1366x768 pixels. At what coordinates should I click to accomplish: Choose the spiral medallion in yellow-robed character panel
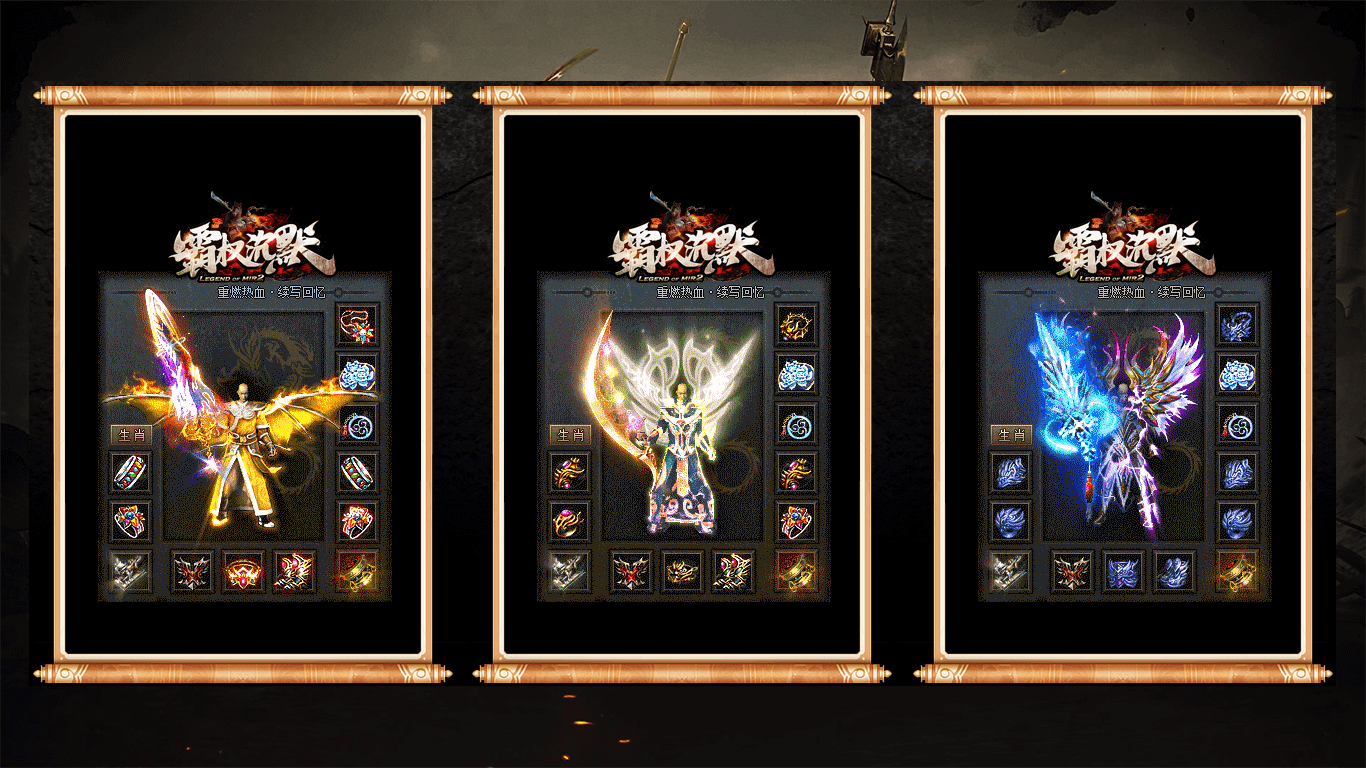(357, 424)
